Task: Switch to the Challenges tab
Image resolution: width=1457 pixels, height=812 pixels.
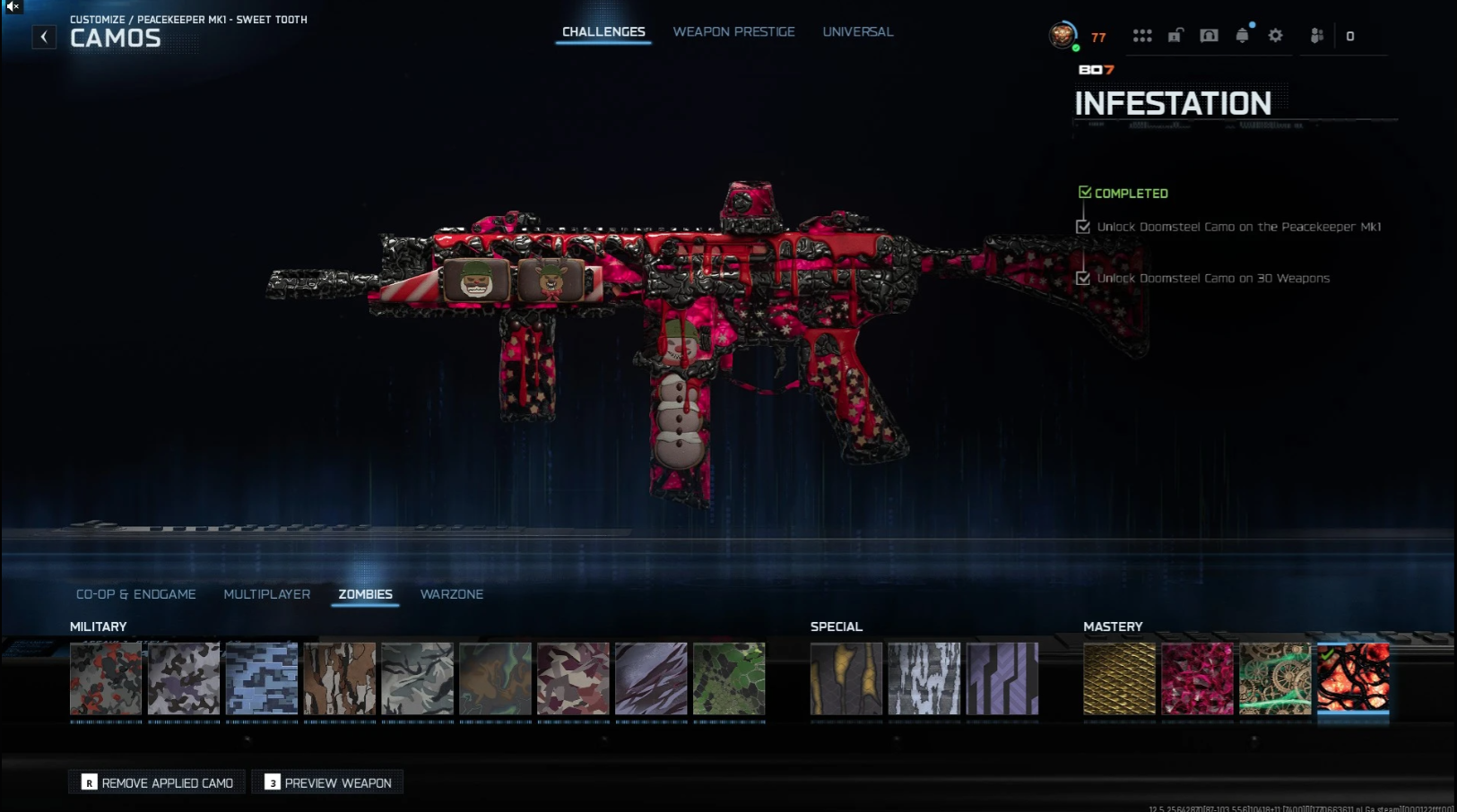Action: pos(603,32)
